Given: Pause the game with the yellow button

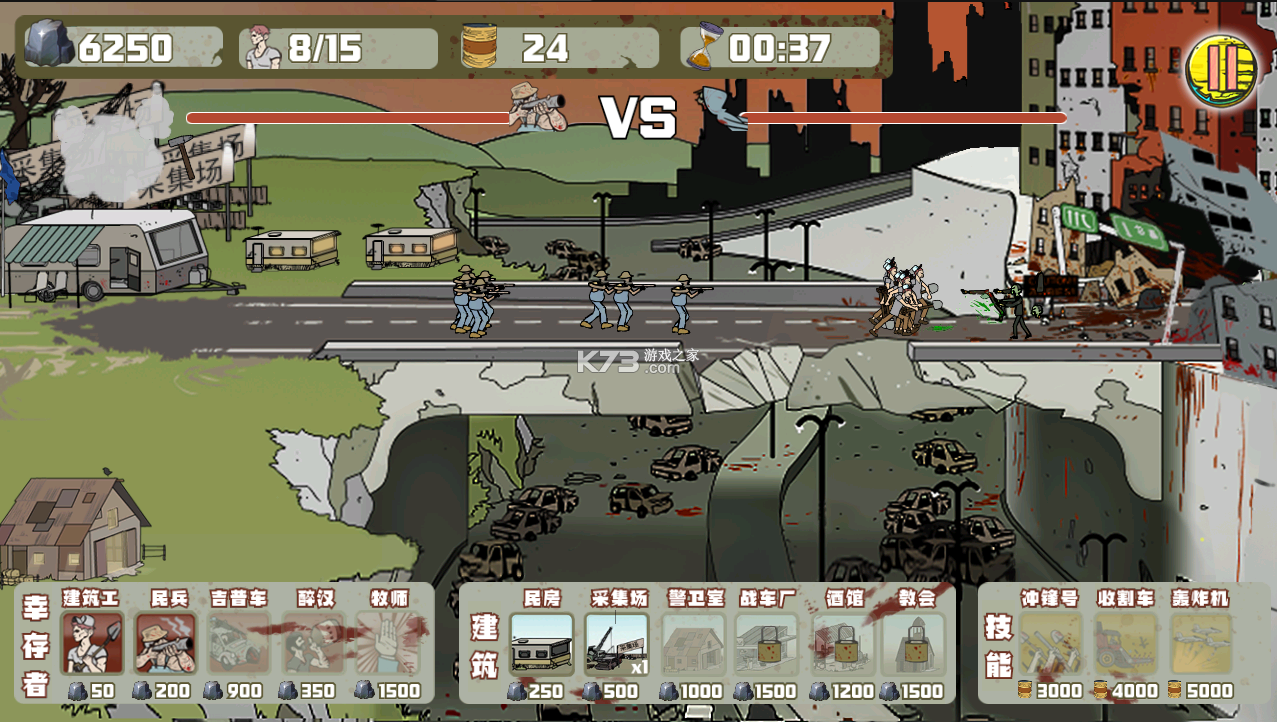Looking at the screenshot, I should pyautogui.click(x=1220, y=69).
